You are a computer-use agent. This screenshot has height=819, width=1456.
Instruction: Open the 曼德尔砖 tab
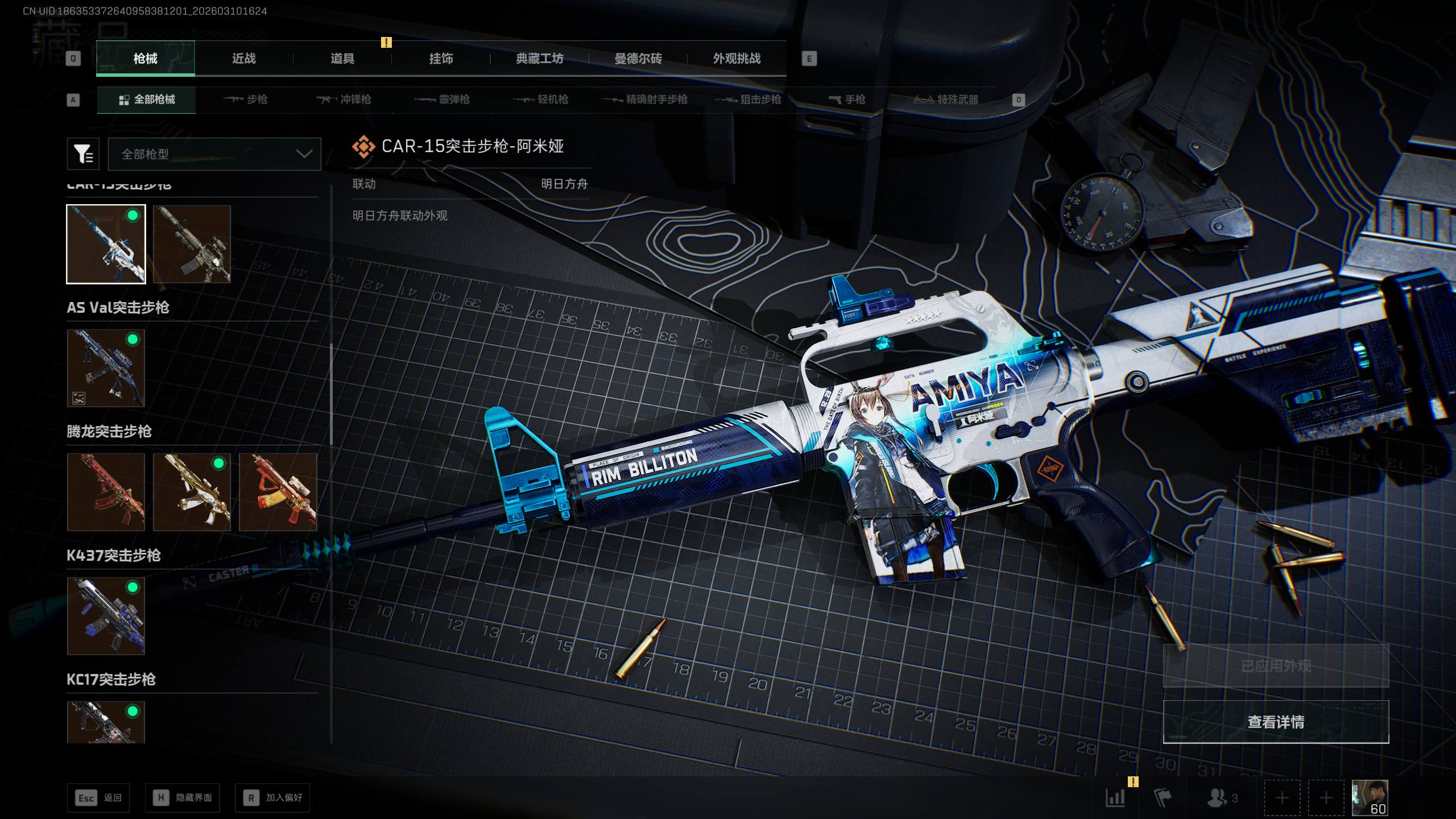pyautogui.click(x=638, y=59)
